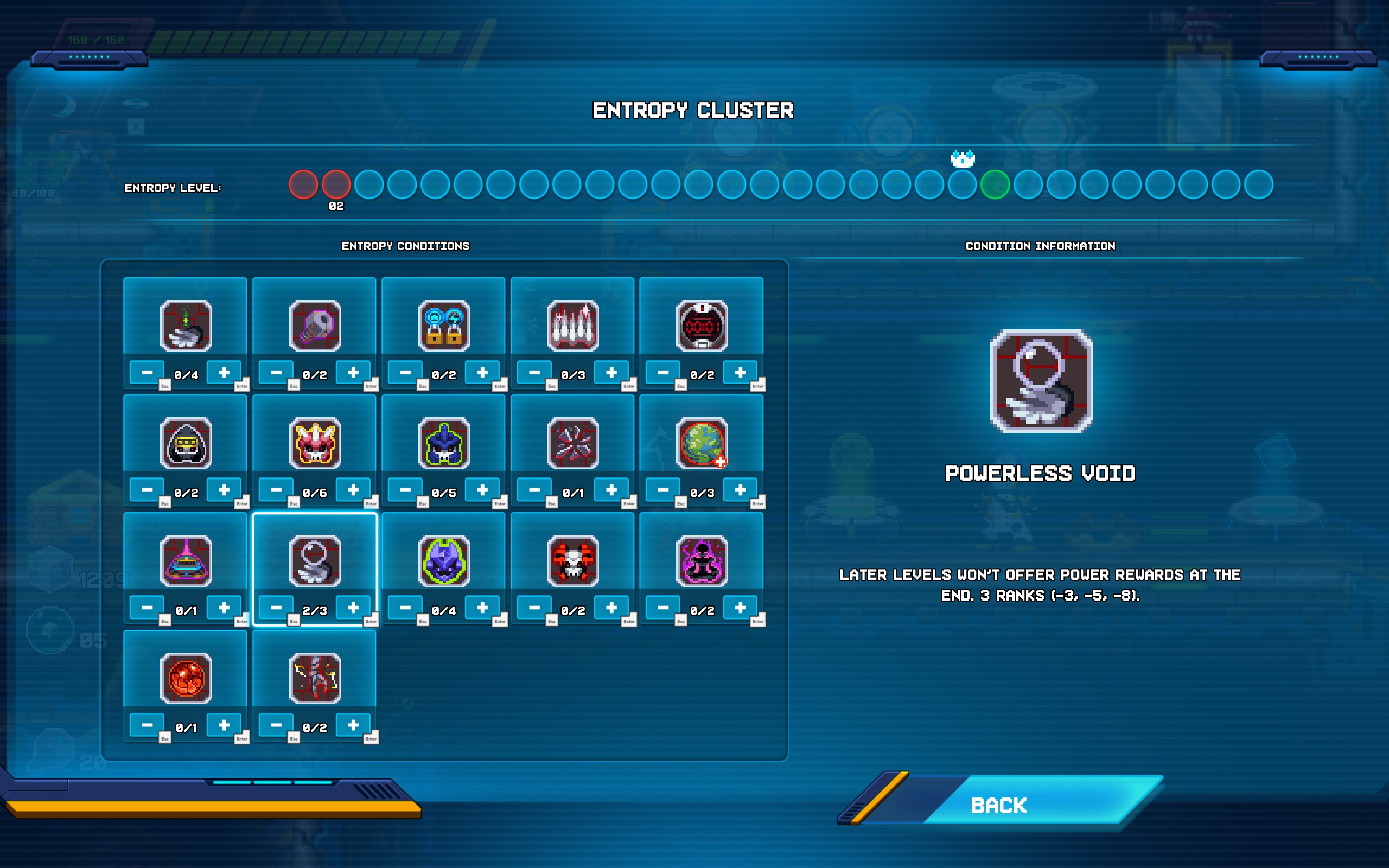Increase the magenta meditating figure condition rank
This screenshot has width=1389, height=868.
click(x=740, y=608)
